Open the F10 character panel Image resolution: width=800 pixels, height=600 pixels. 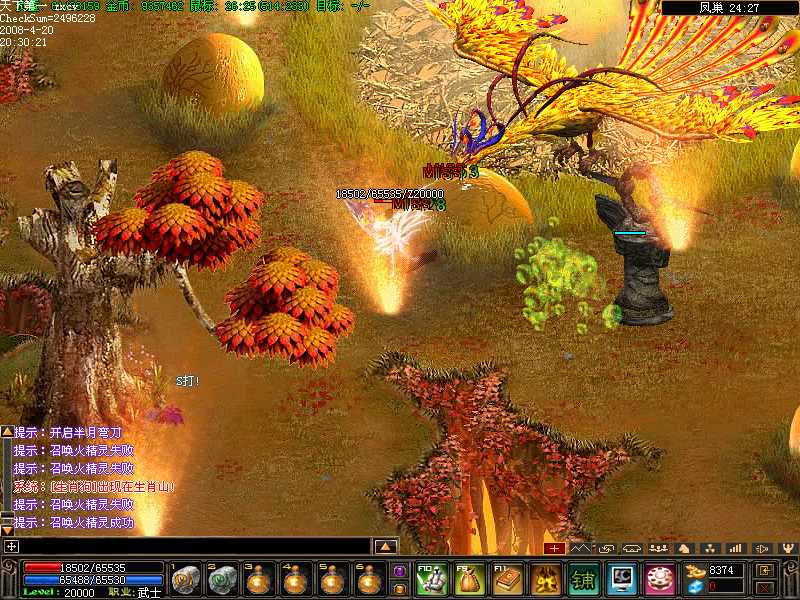tap(431, 579)
